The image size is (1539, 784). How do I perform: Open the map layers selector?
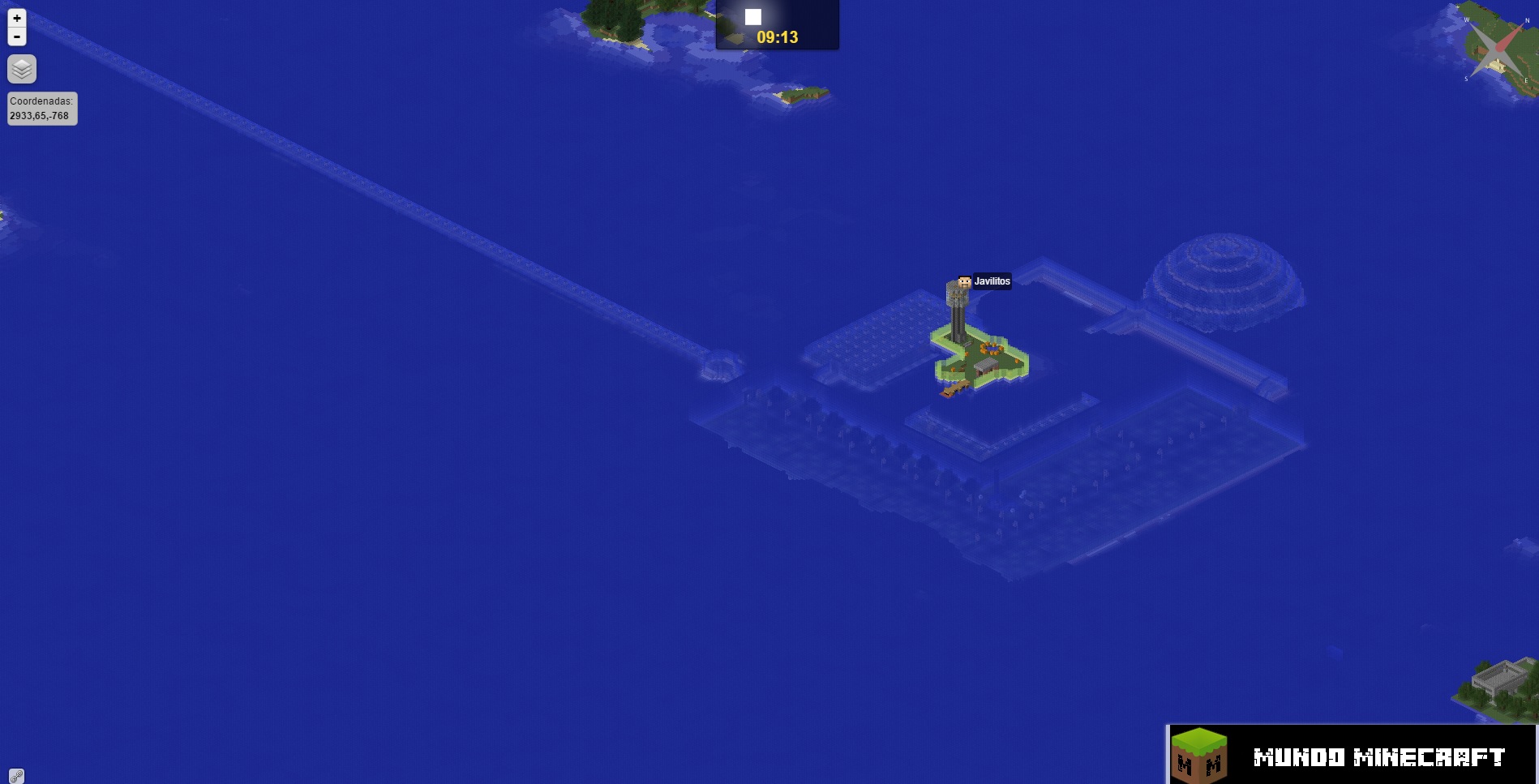22,69
